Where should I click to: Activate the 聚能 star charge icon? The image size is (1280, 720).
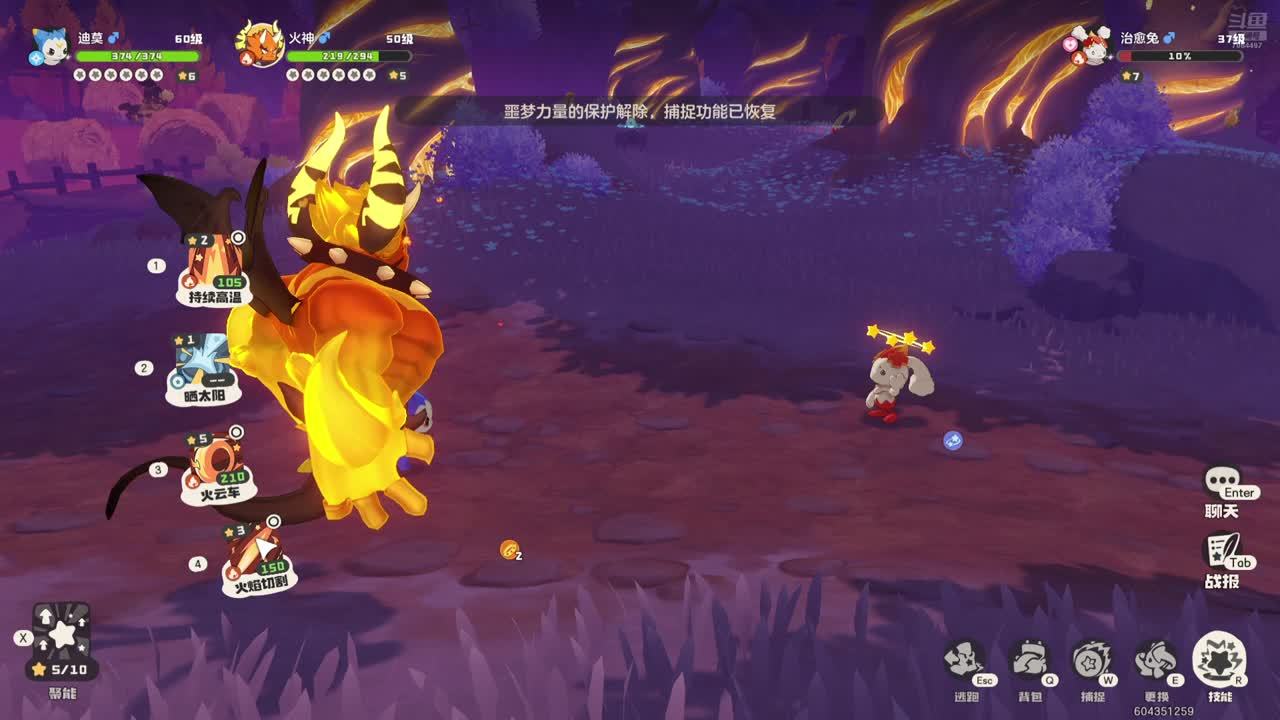click(62, 633)
